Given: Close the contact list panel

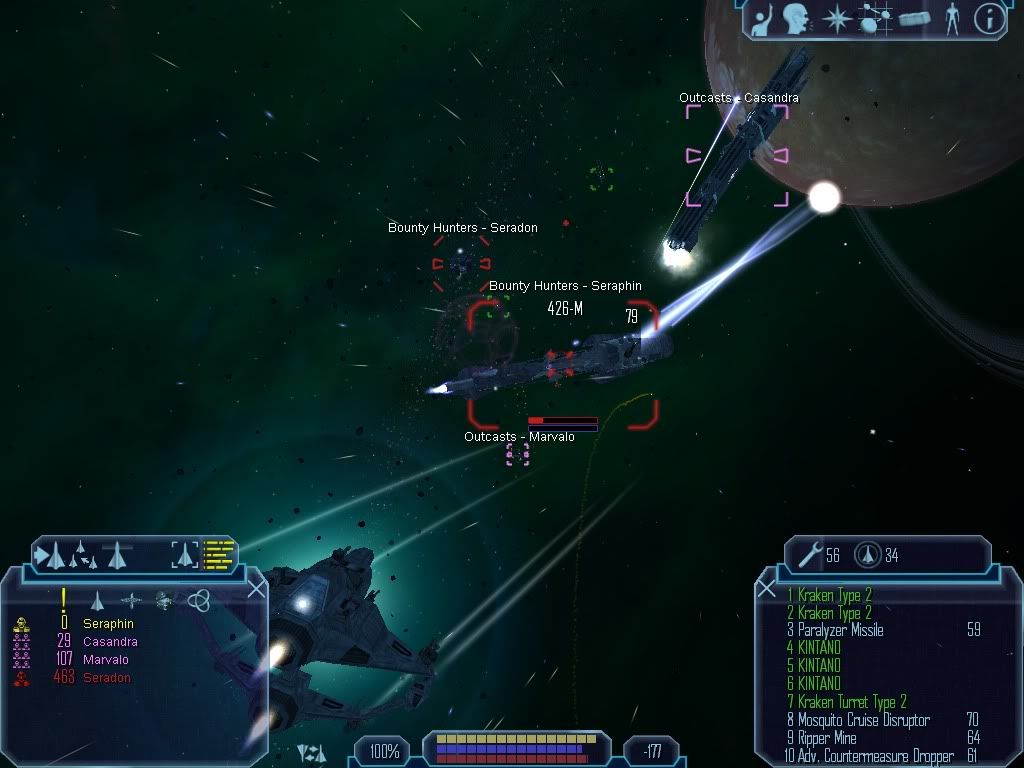Looking at the screenshot, I should 256,589.
